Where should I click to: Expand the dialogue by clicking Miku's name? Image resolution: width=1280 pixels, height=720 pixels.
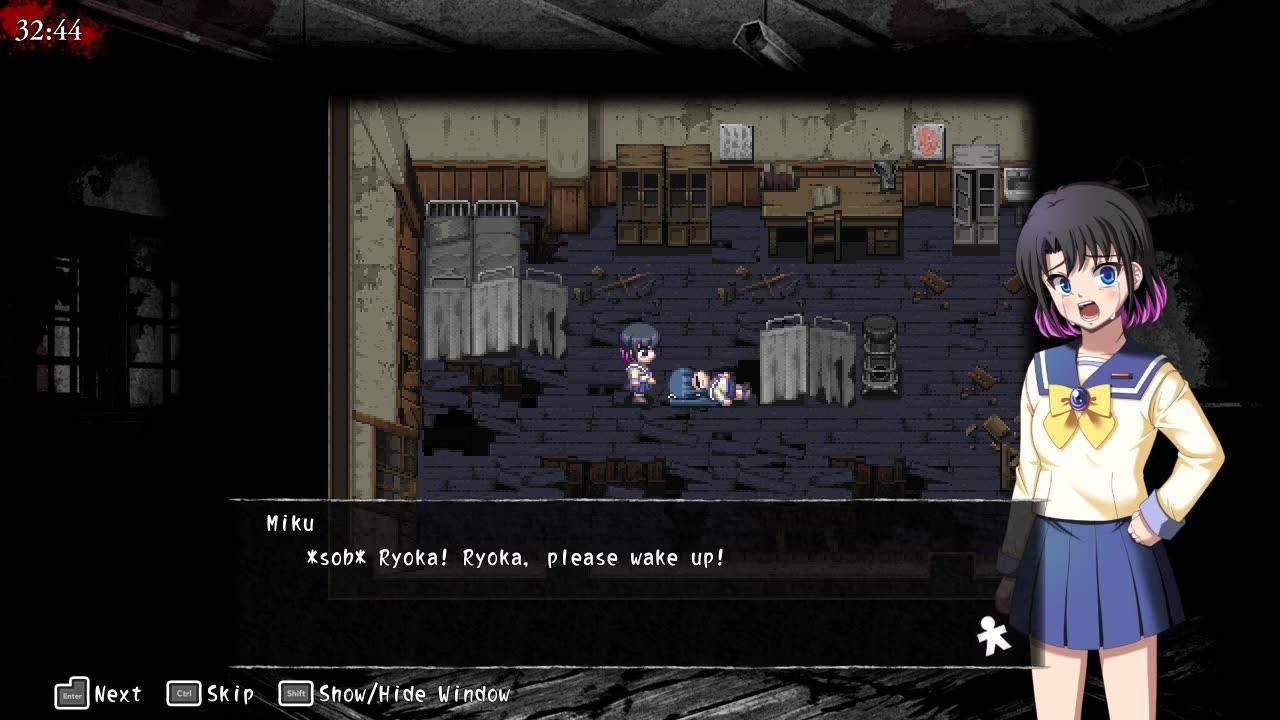(x=289, y=523)
